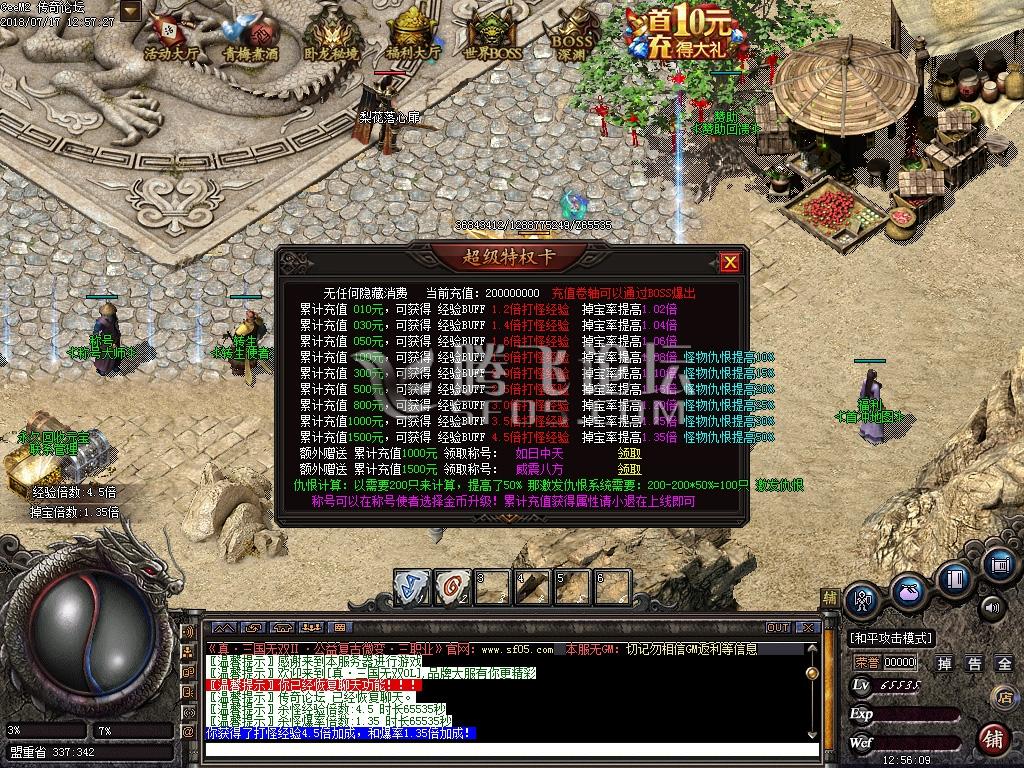The image size is (1024, 768).
Task: Claim the 如日中天 title reward
Action: coord(629,453)
